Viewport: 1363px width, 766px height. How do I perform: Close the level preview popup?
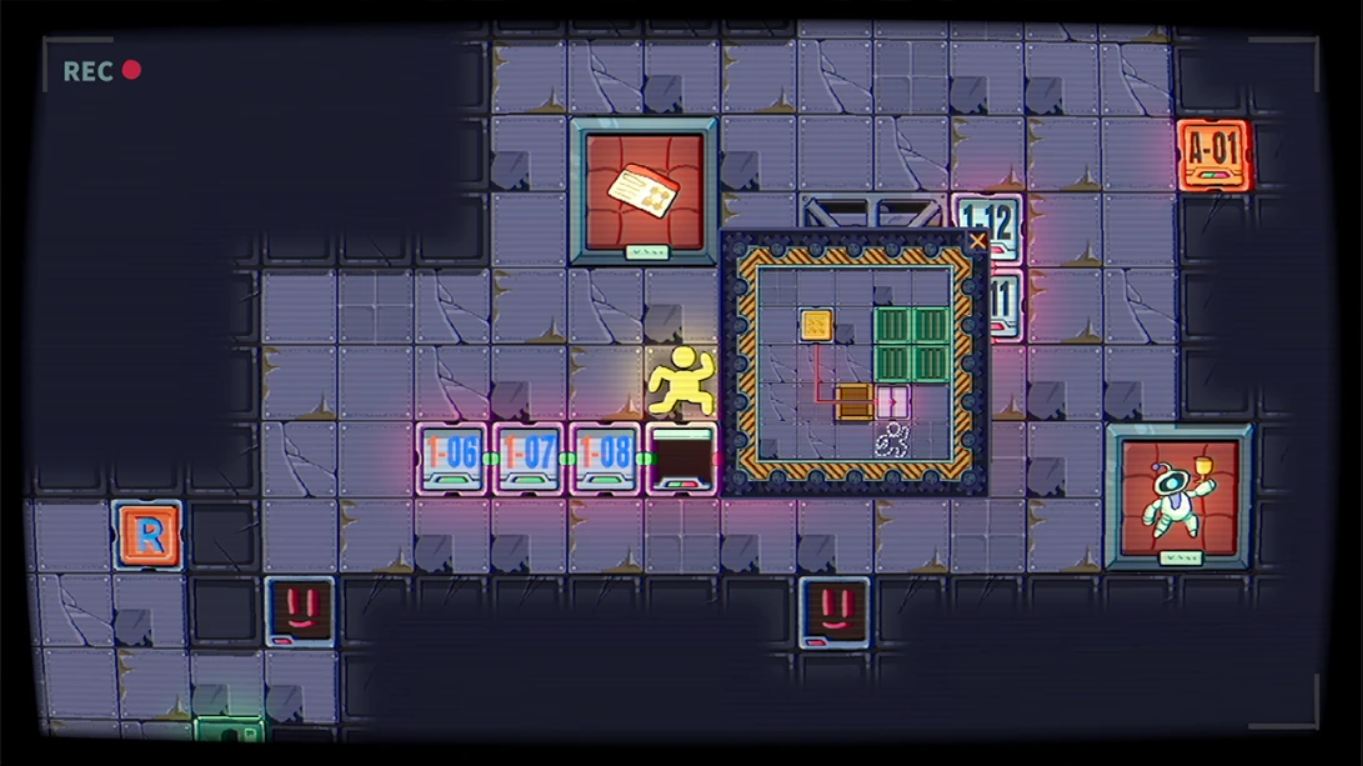(x=978, y=240)
